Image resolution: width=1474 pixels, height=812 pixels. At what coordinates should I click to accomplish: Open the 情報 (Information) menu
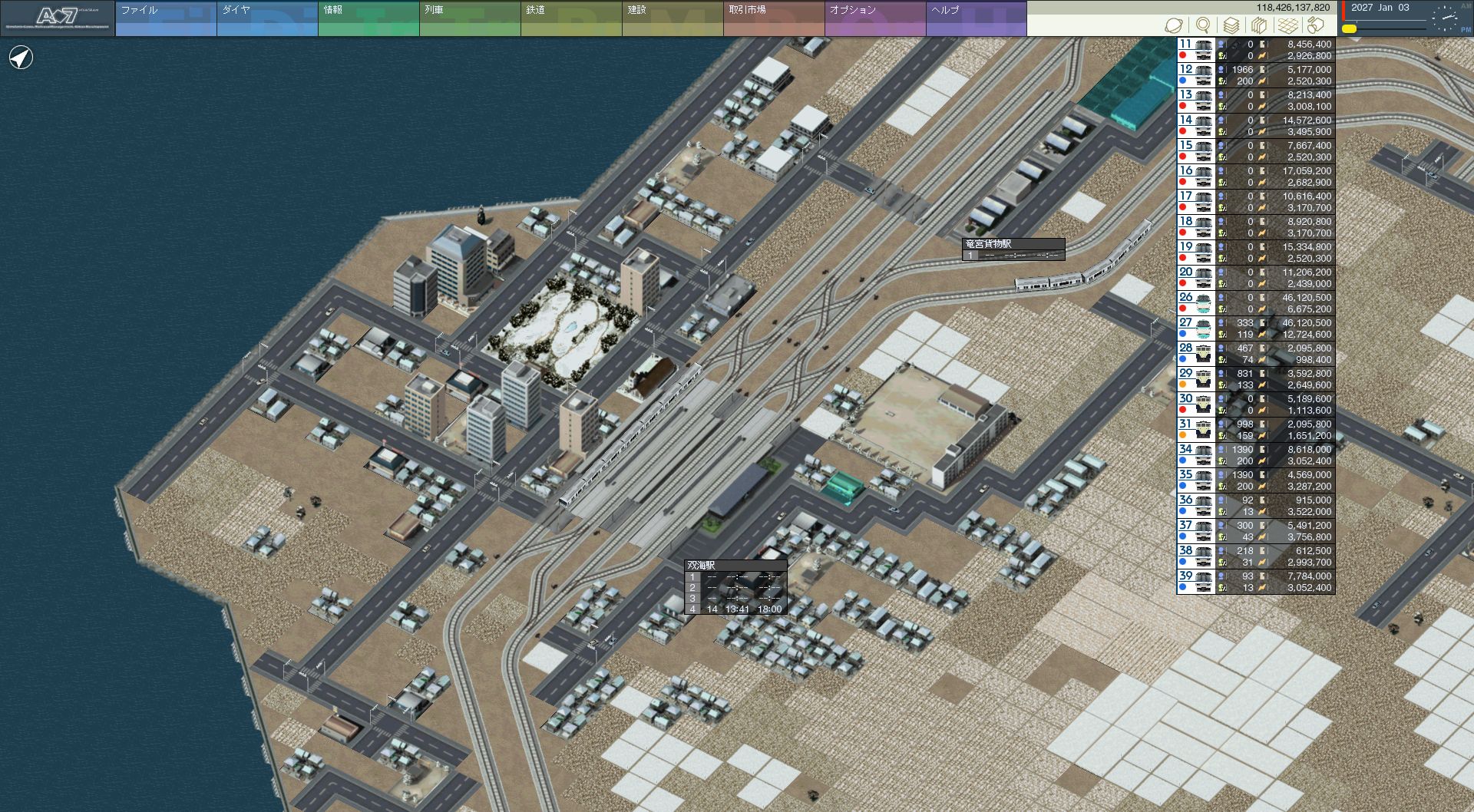click(x=368, y=18)
